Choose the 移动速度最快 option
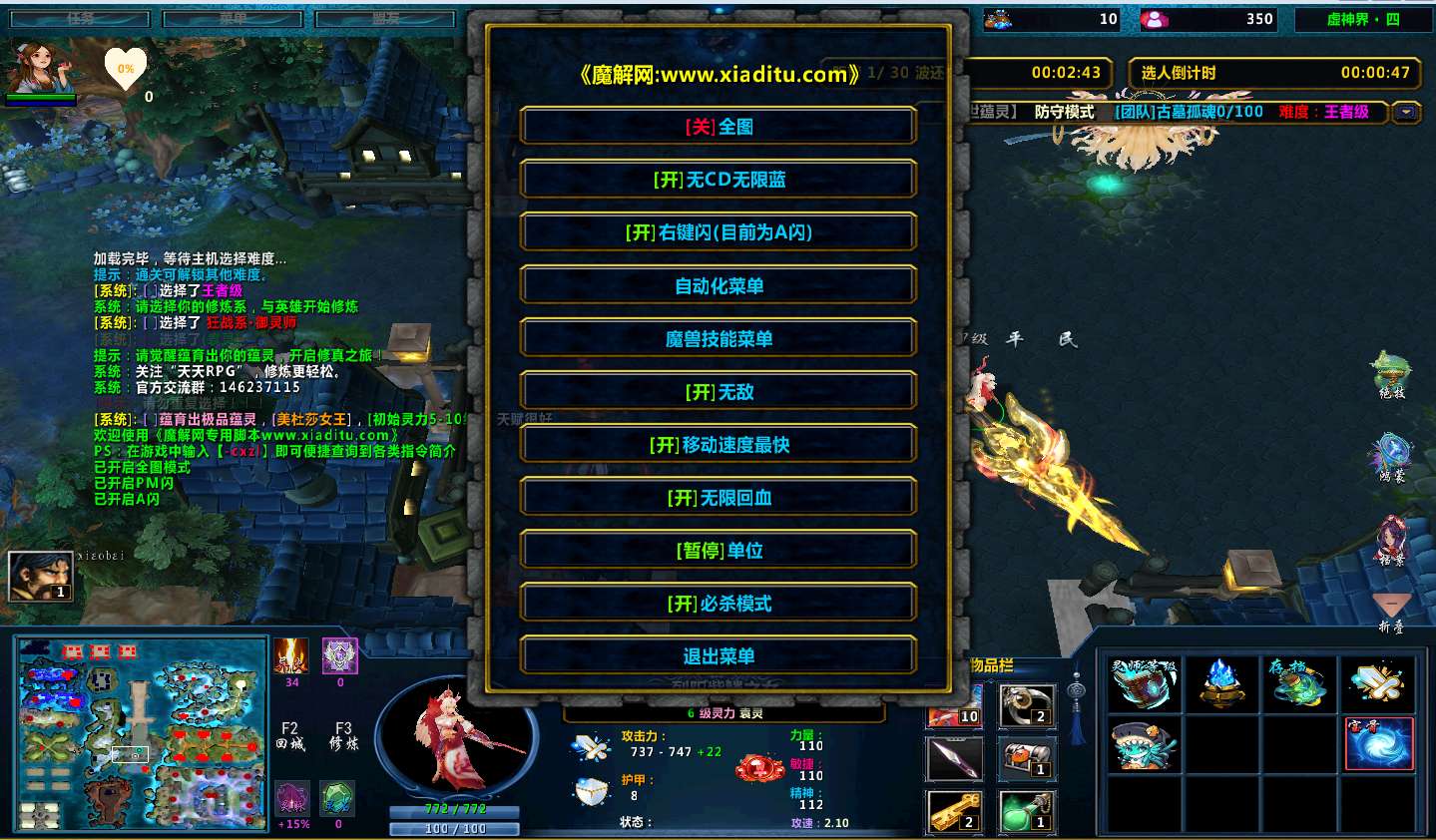 pyautogui.click(x=718, y=445)
